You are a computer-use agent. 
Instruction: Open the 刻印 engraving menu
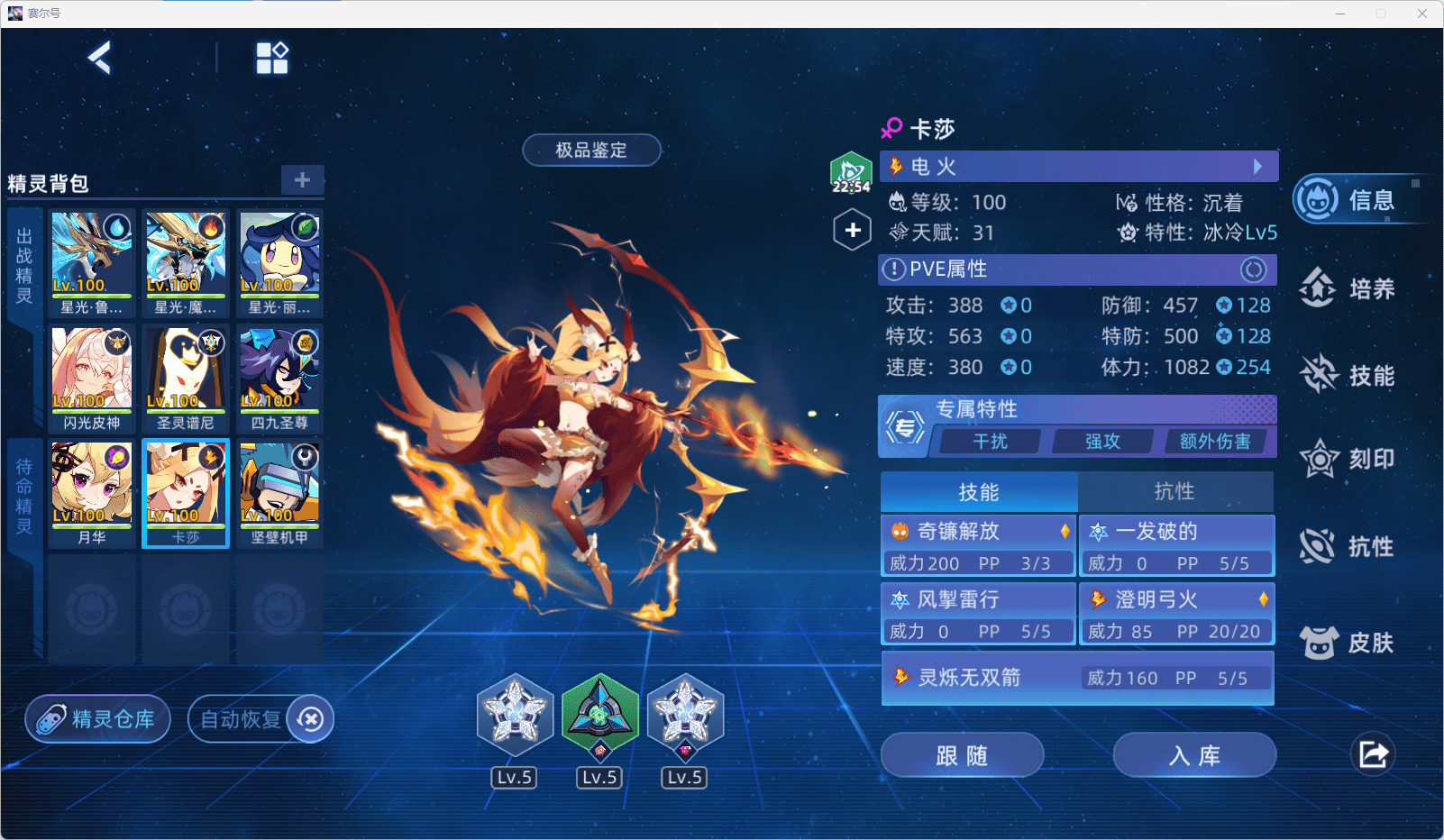1348,460
